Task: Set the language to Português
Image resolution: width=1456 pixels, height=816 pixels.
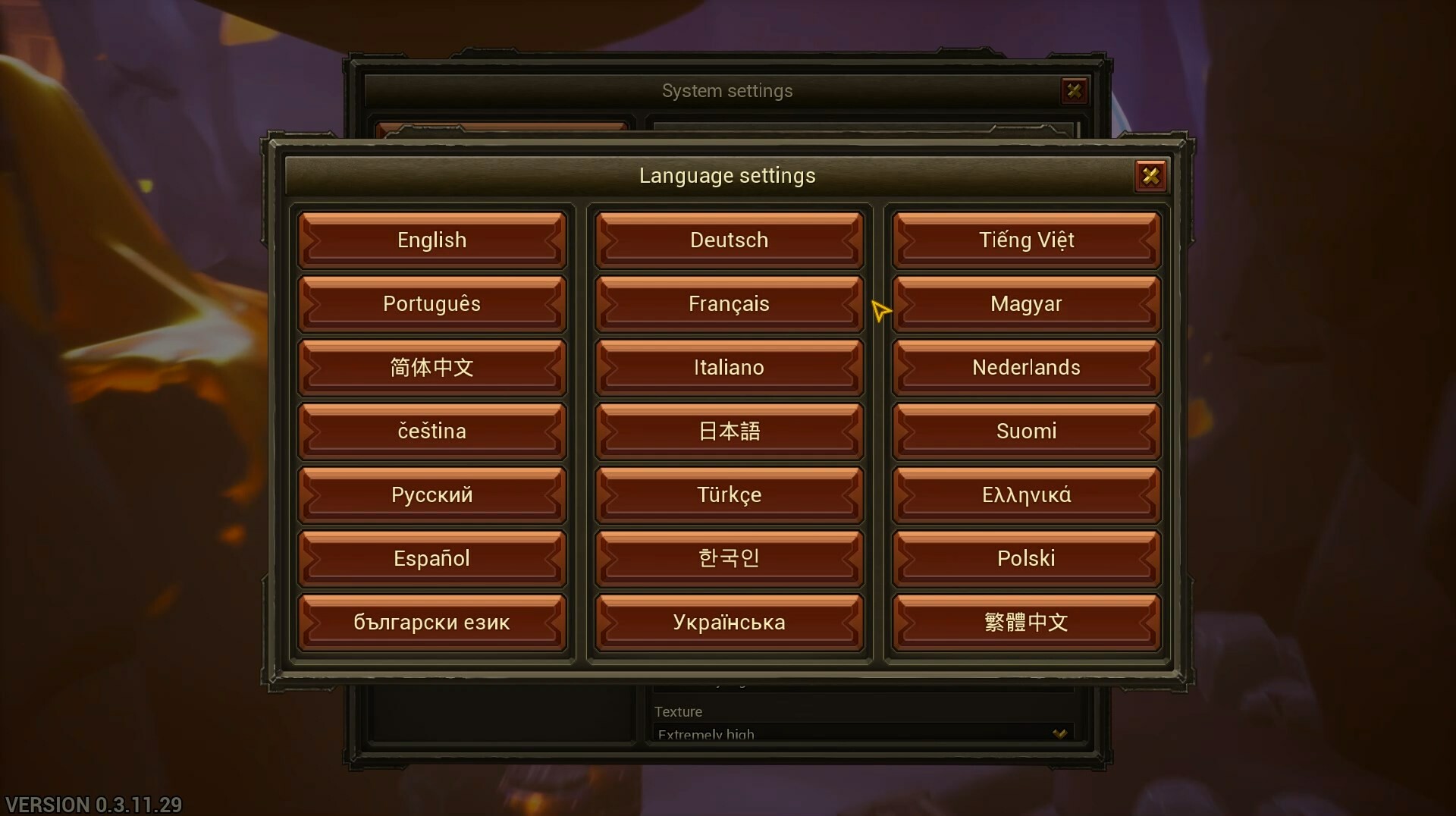Action: 431,303
